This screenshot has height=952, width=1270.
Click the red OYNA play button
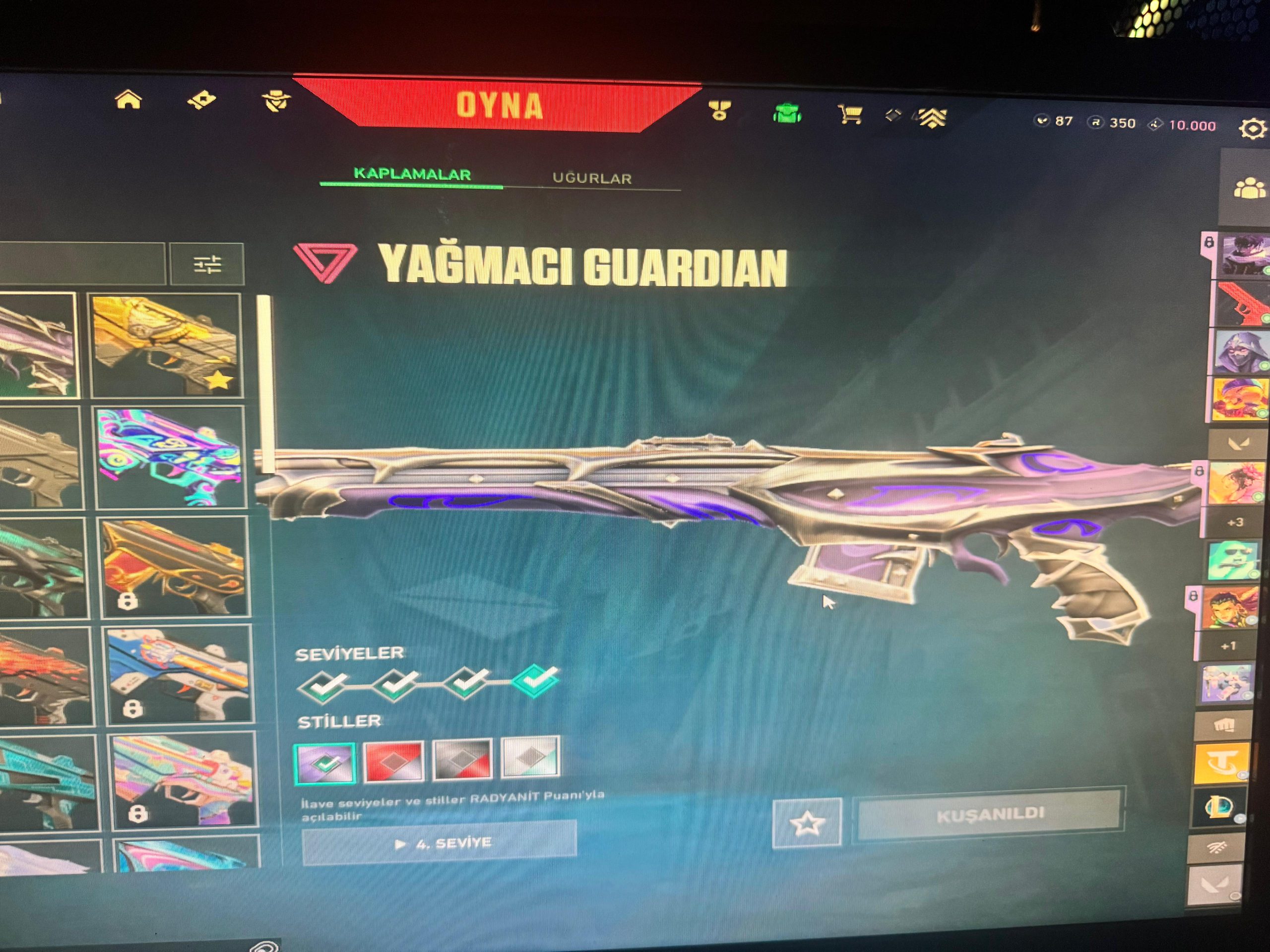click(499, 106)
